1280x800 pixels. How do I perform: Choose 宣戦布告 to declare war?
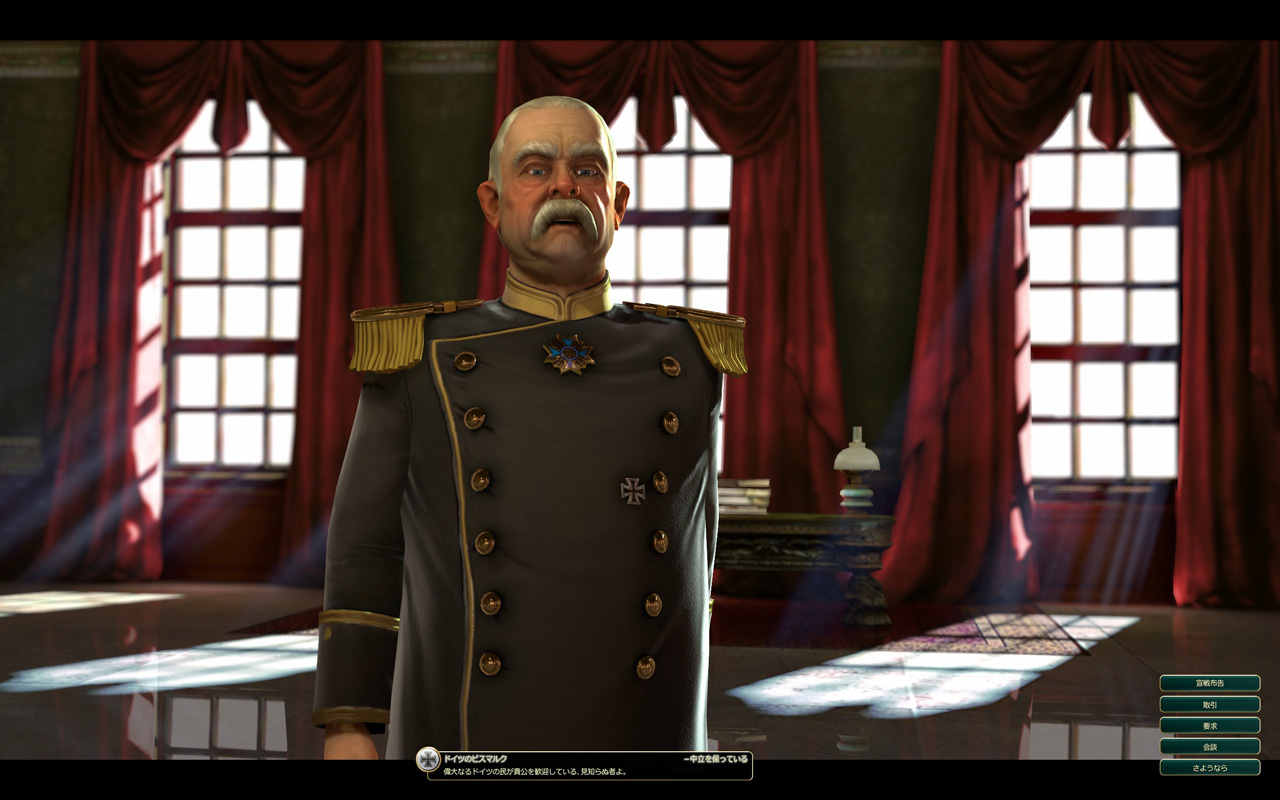click(x=1209, y=683)
